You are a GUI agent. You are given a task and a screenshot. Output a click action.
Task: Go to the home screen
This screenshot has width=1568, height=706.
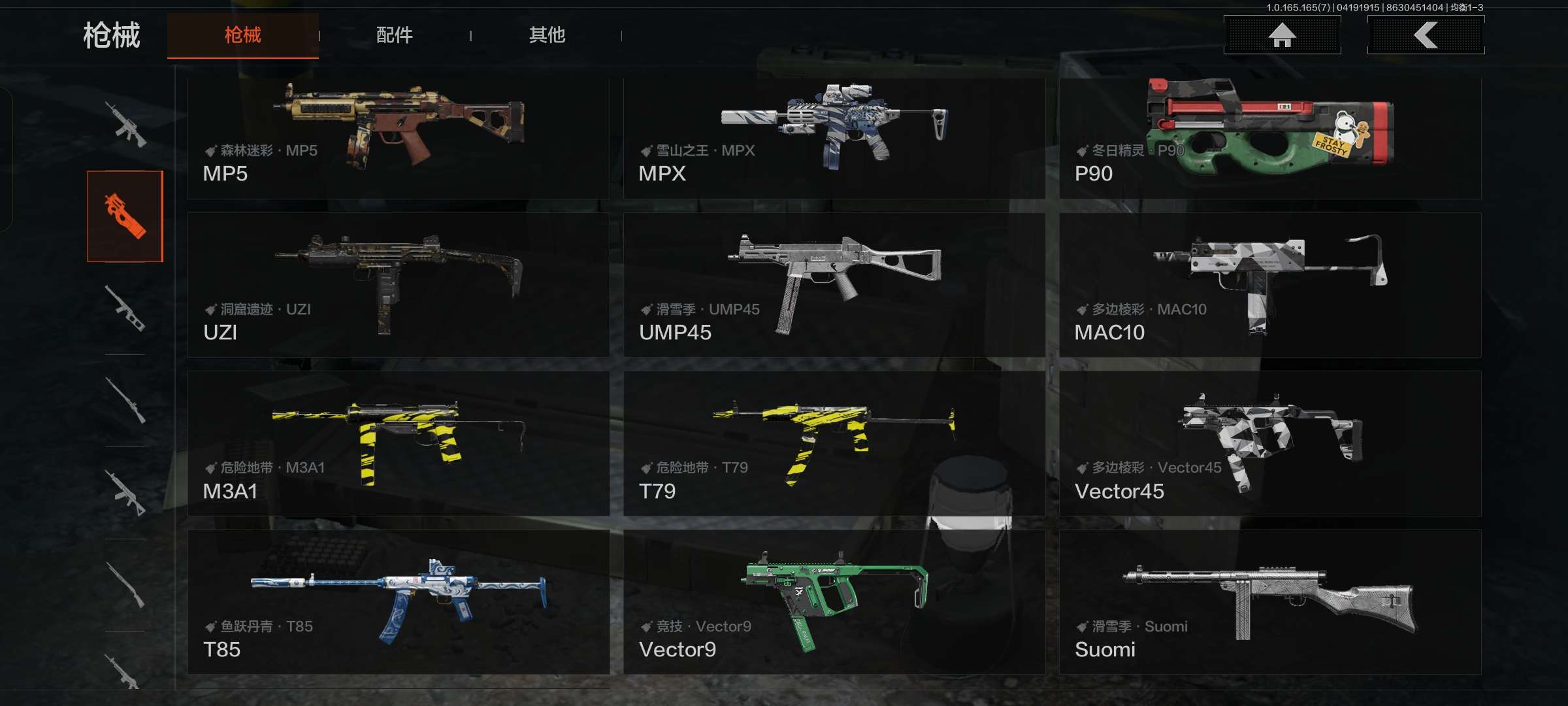1282,35
